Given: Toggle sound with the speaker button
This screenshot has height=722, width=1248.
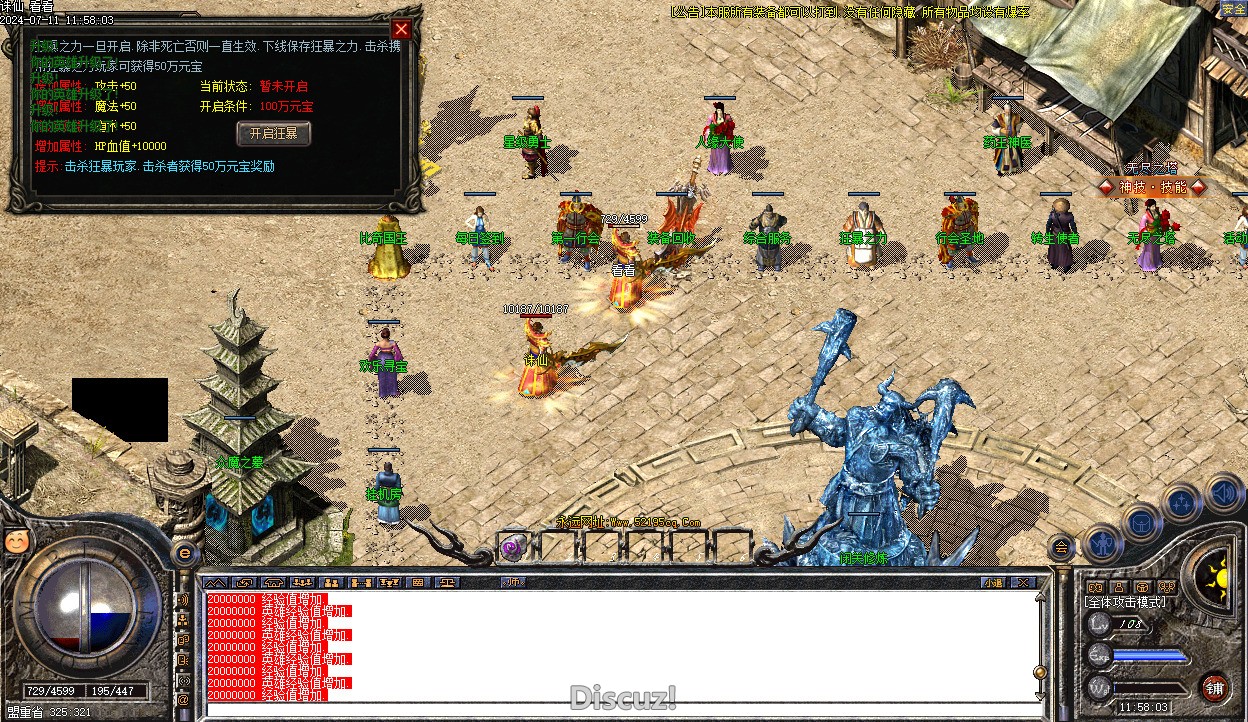Looking at the screenshot, I should pyautogui.click(x=1223, y=492).
